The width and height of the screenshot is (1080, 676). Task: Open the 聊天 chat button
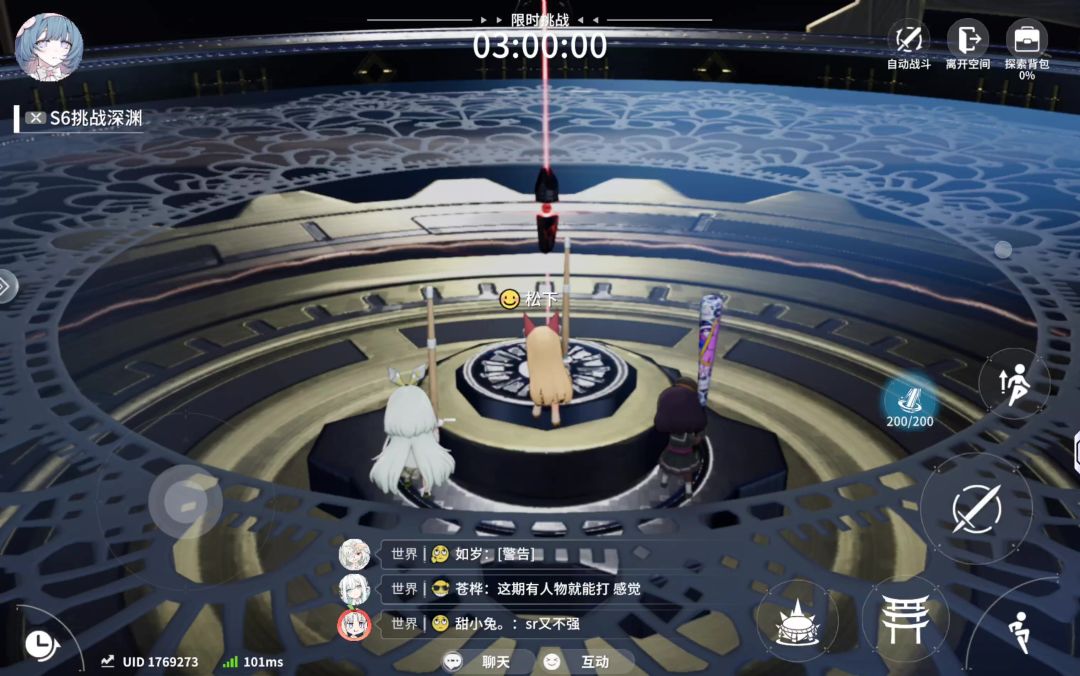tap(488, 661)
